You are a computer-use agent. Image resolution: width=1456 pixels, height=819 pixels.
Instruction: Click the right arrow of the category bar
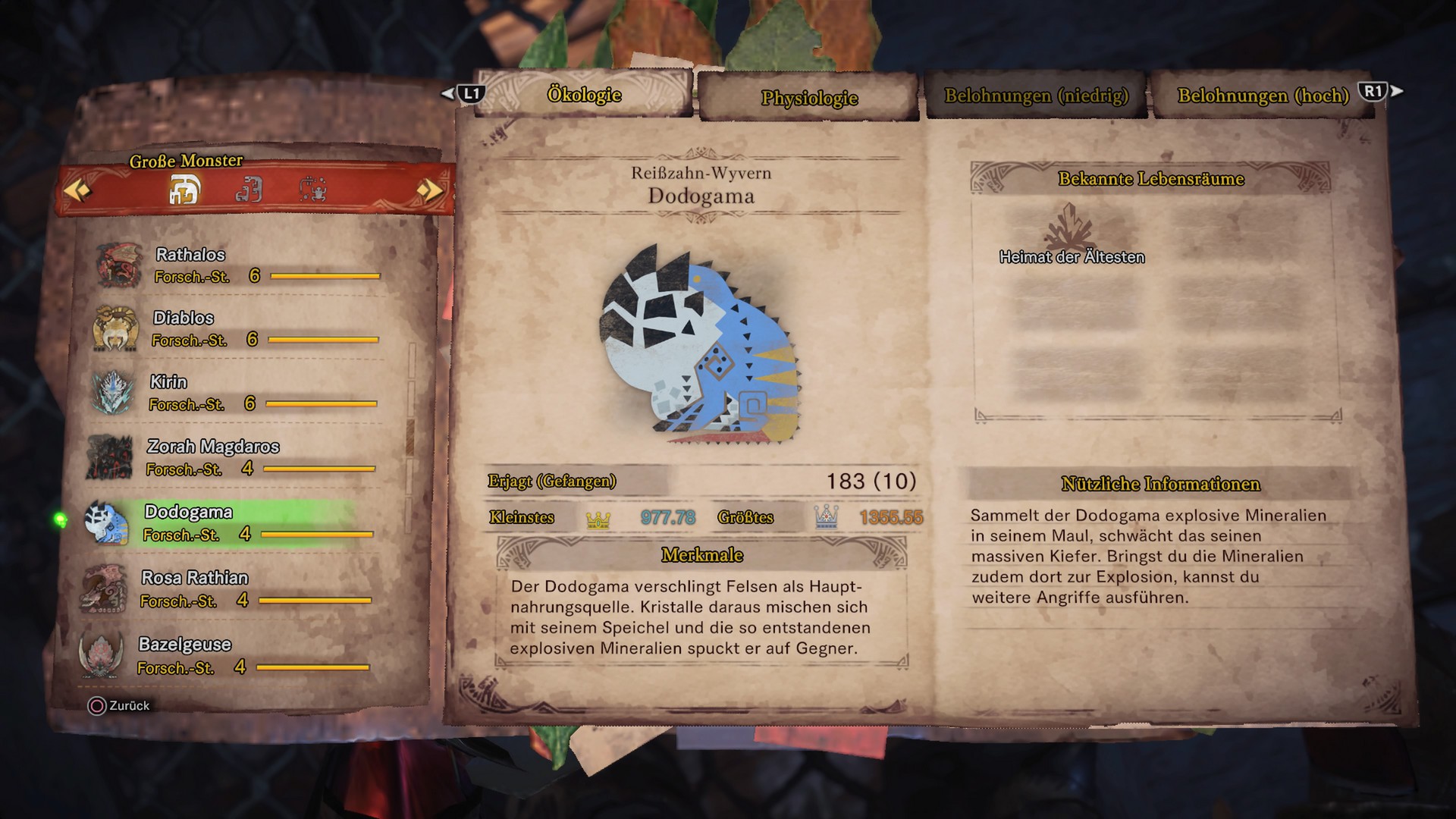click(x=429, y=190)
